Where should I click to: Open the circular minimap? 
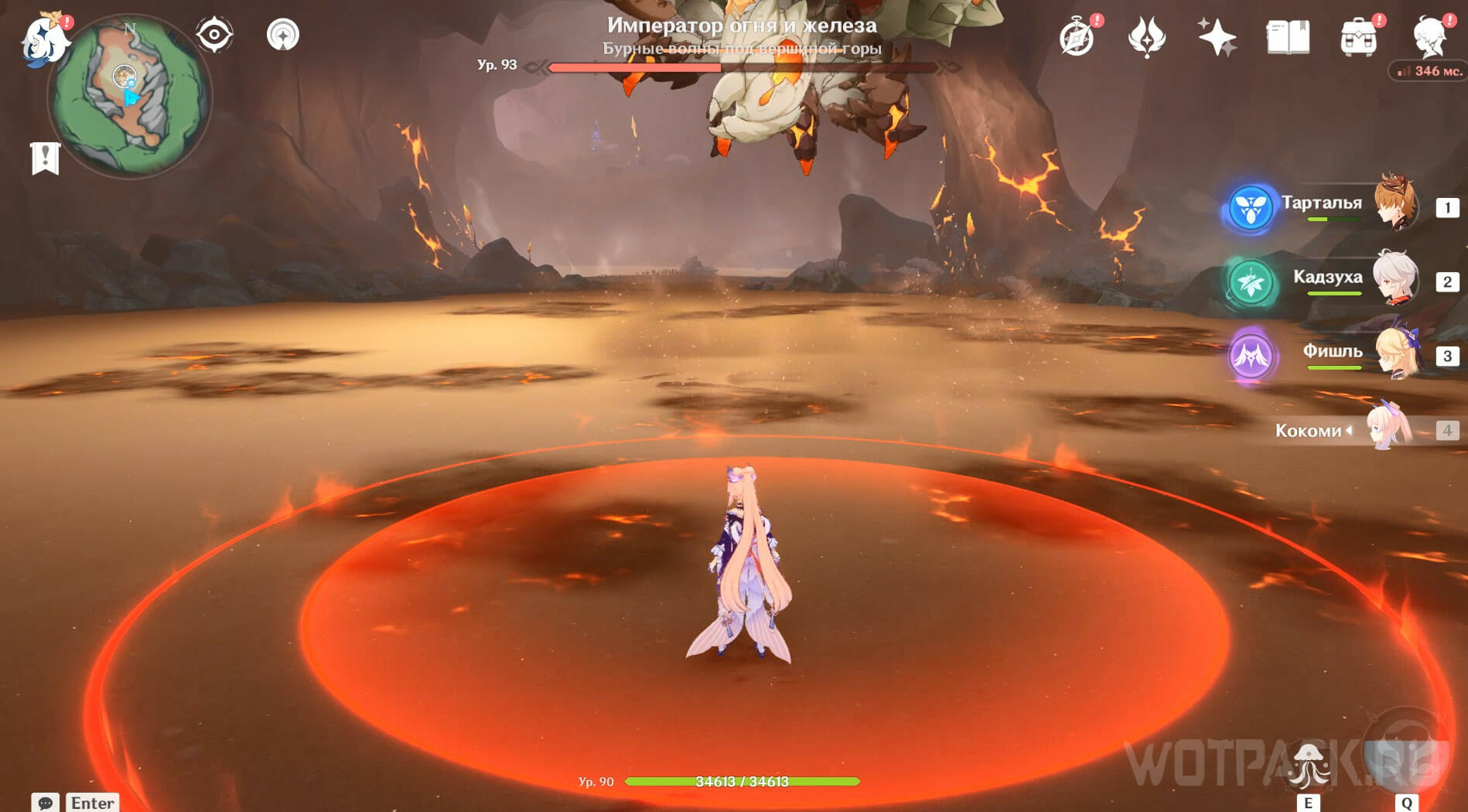point(129,97)
